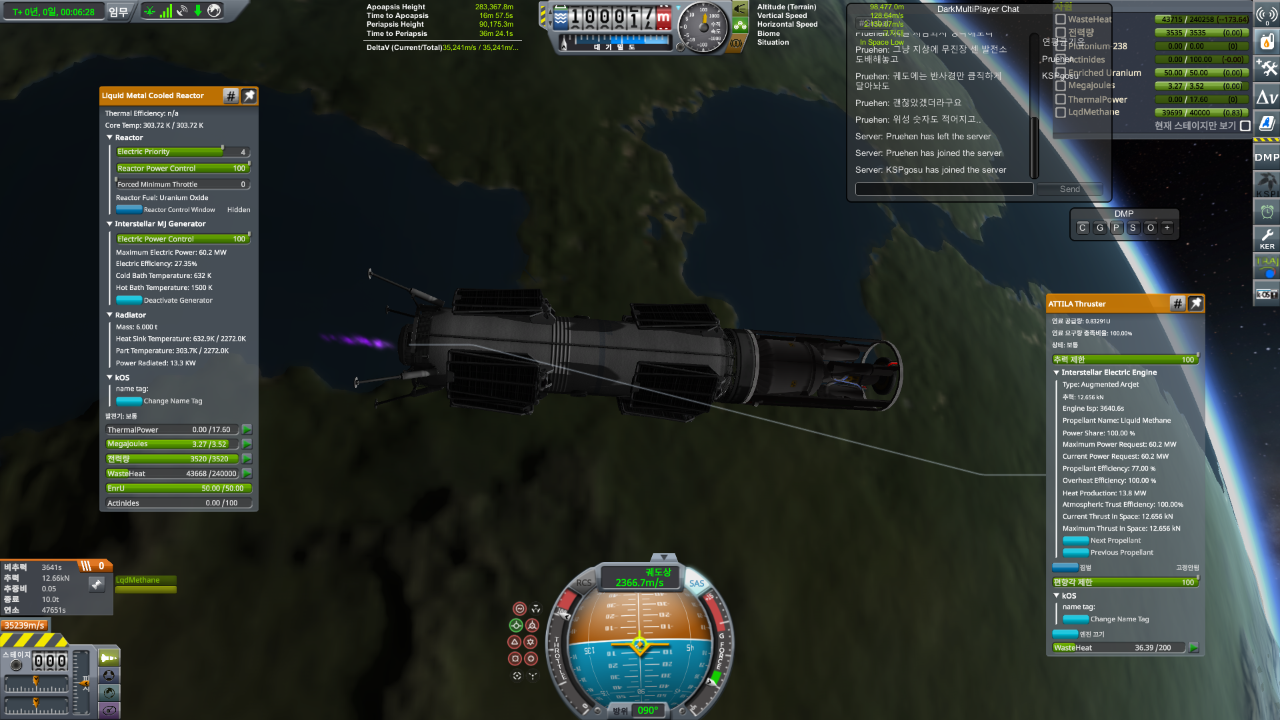The image size is (1280, 720).
Task: Toggle the SAS indicator on the navball
Action: click(x=697, y=584)
